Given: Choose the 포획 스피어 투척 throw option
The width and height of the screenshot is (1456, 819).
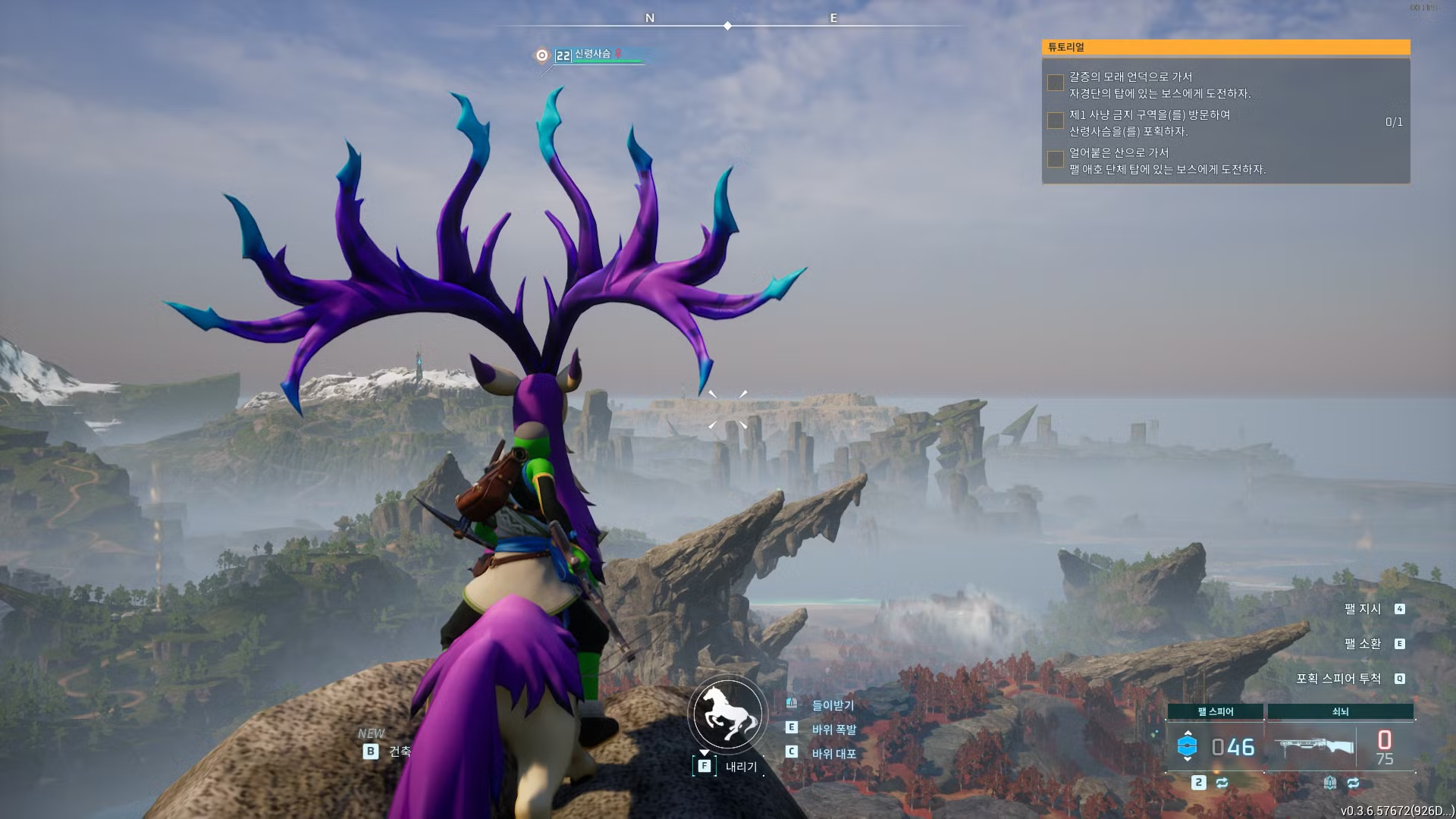Looking at the screenshot, I should pos(1338,679).
